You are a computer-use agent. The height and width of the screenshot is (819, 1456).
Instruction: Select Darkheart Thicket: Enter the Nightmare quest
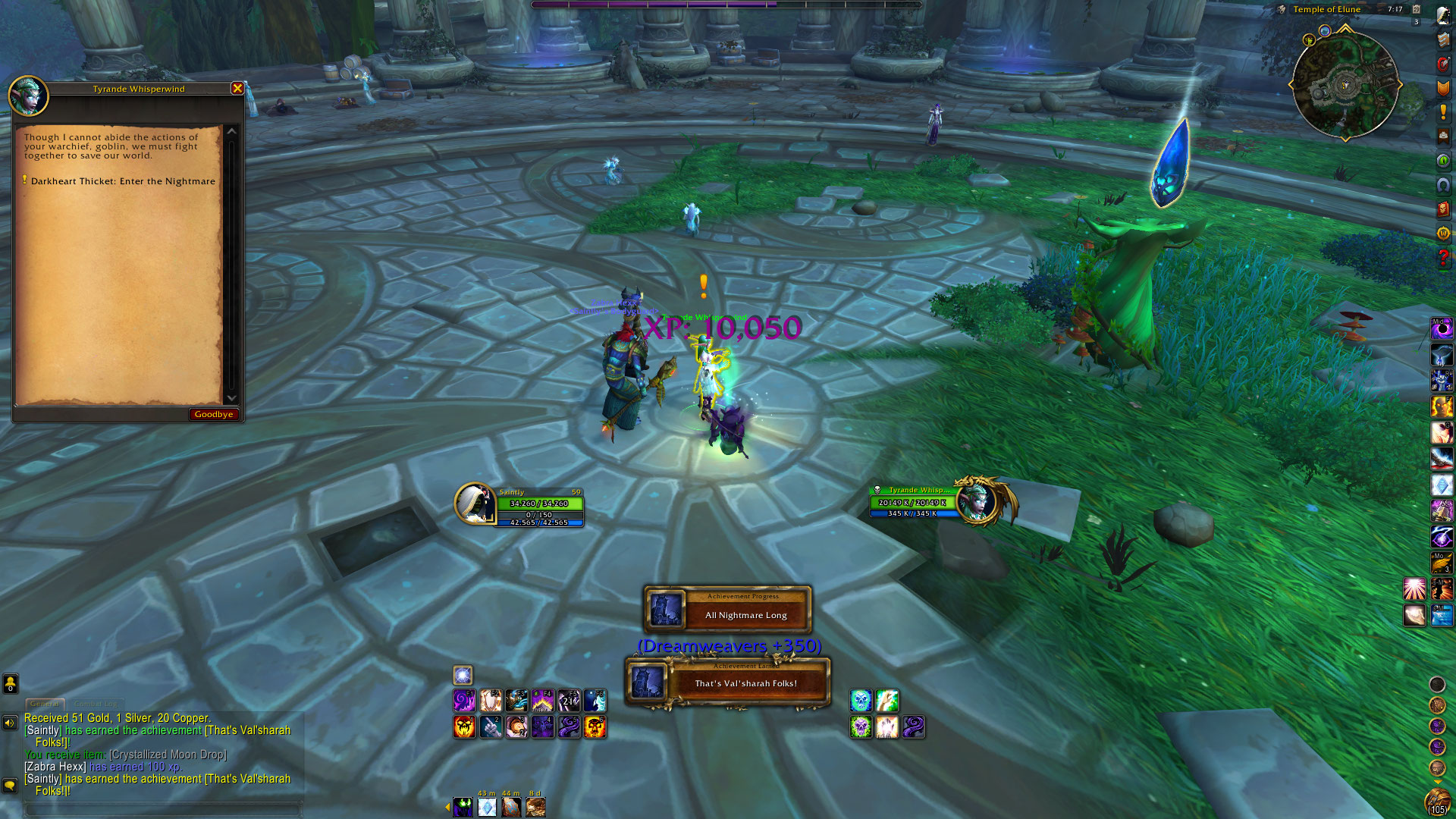click(123, 181)
